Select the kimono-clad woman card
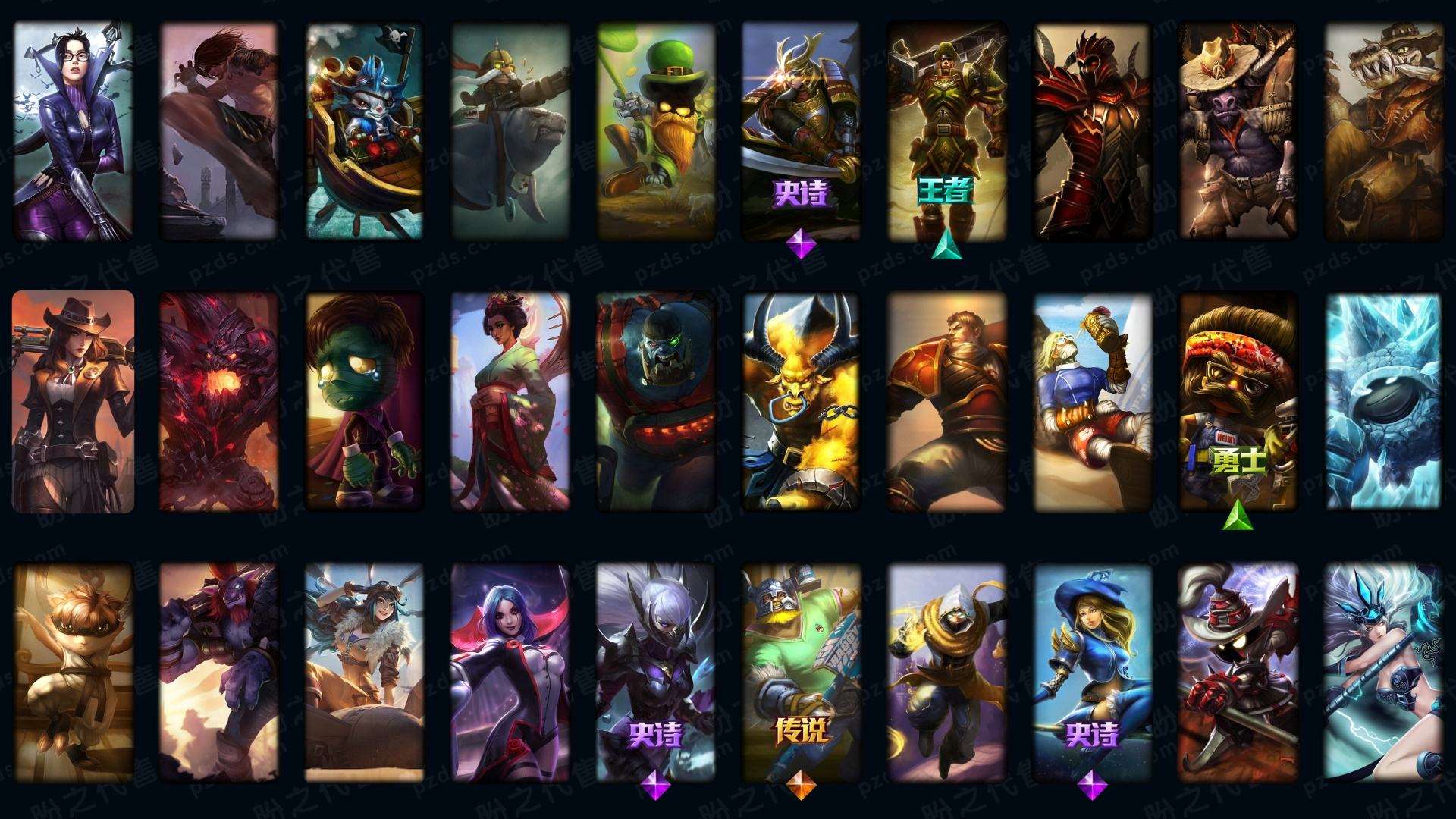Viewport: 1456px width, 819px height. tap(510, 402)
